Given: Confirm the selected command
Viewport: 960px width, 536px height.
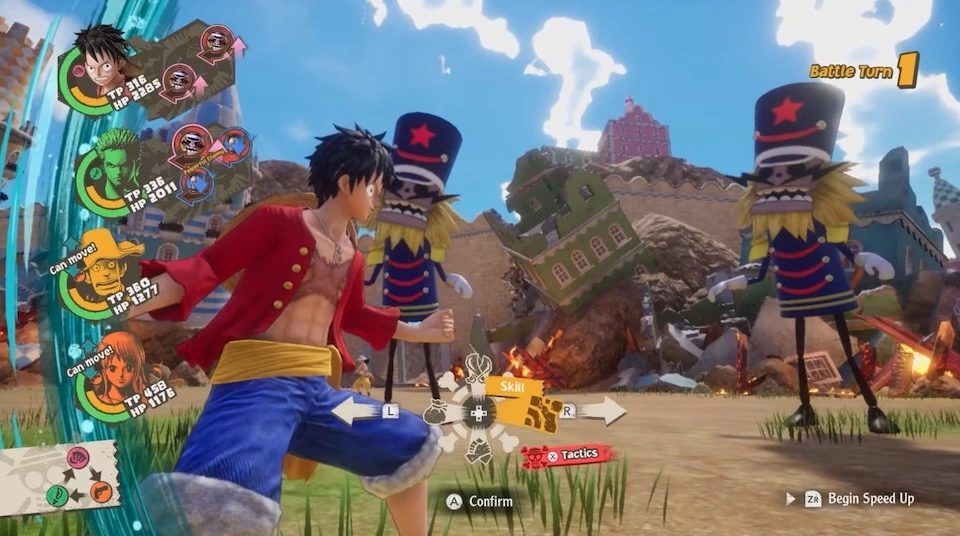Looking at the screenshot, I should [x=481, y=501].
